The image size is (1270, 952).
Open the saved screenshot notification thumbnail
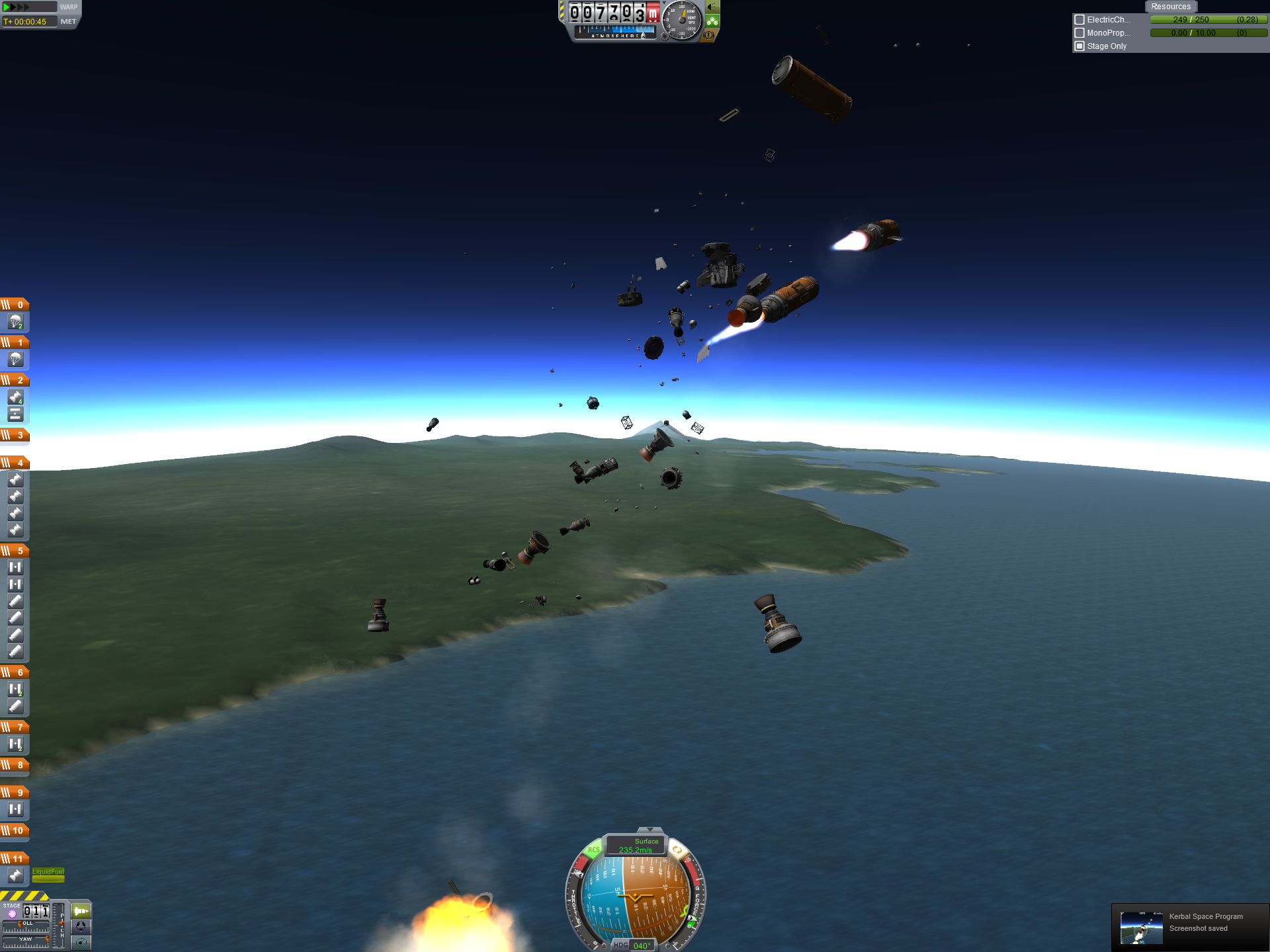point(1141,927)
